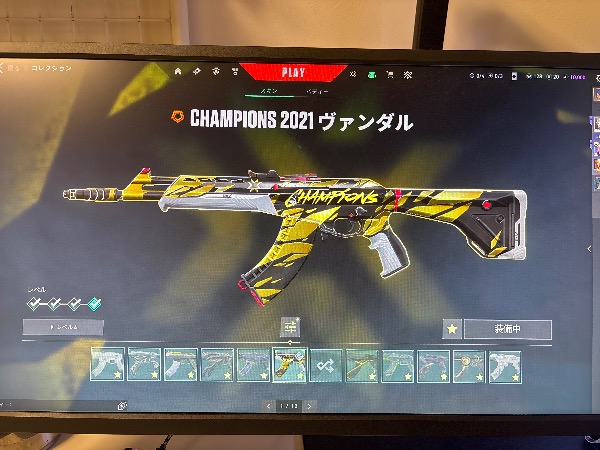
Task: Open the skin filter icon above thumbnails
Action: click(x=290, y=326)
